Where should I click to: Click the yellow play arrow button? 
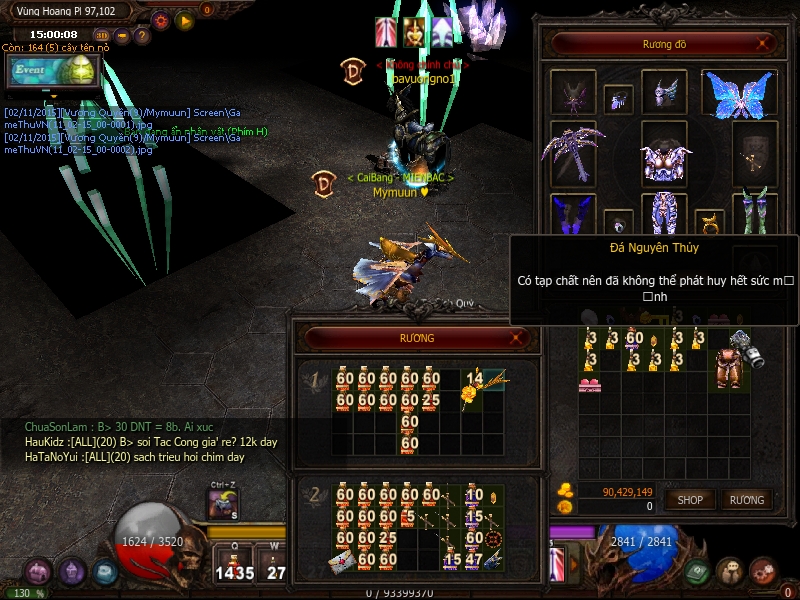185,19
